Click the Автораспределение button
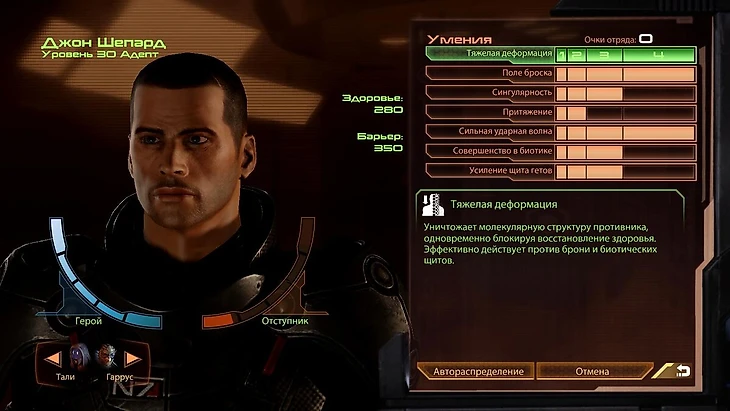 478,371
